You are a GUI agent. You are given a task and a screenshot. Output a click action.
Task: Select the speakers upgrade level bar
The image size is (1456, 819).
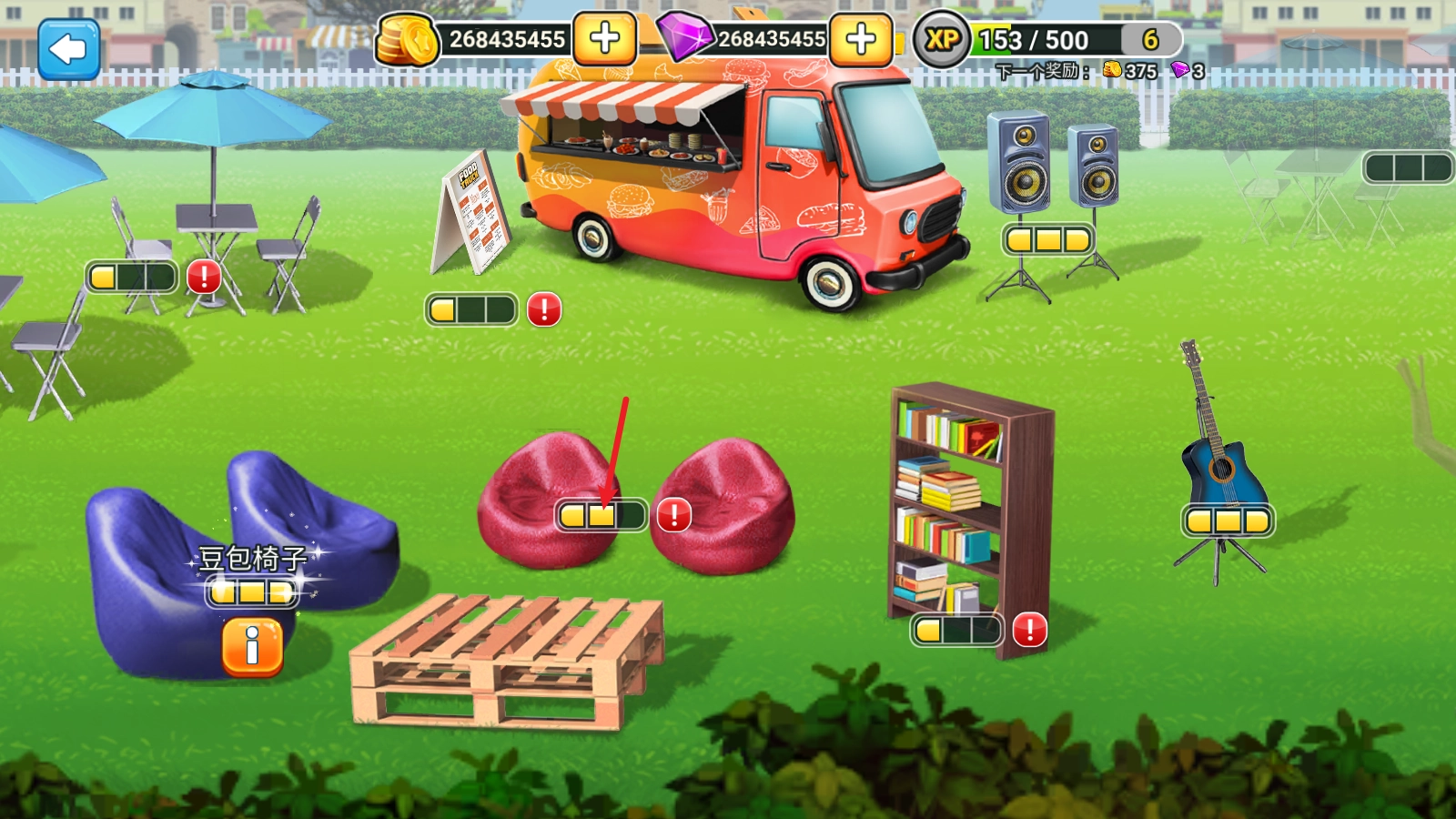click(1047, 240)
